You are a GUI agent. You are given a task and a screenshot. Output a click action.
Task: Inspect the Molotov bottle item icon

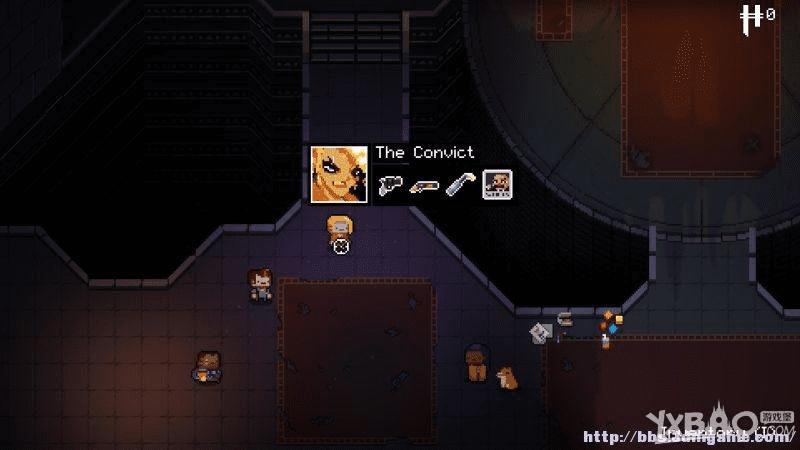461,185
